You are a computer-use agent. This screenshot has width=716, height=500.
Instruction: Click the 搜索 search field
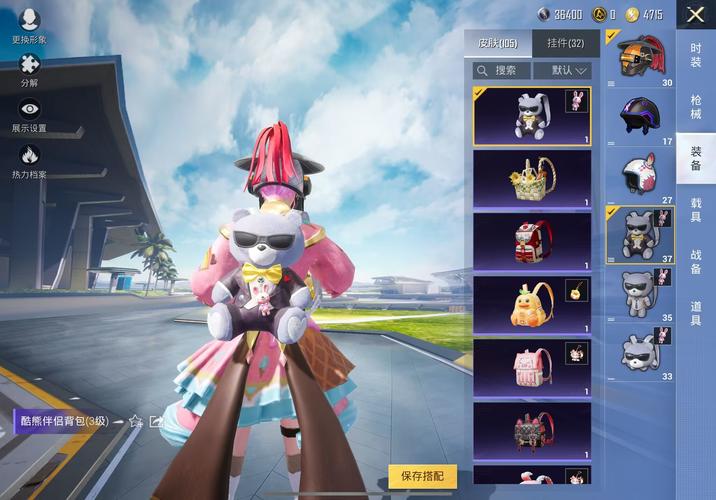click(501, 70)
